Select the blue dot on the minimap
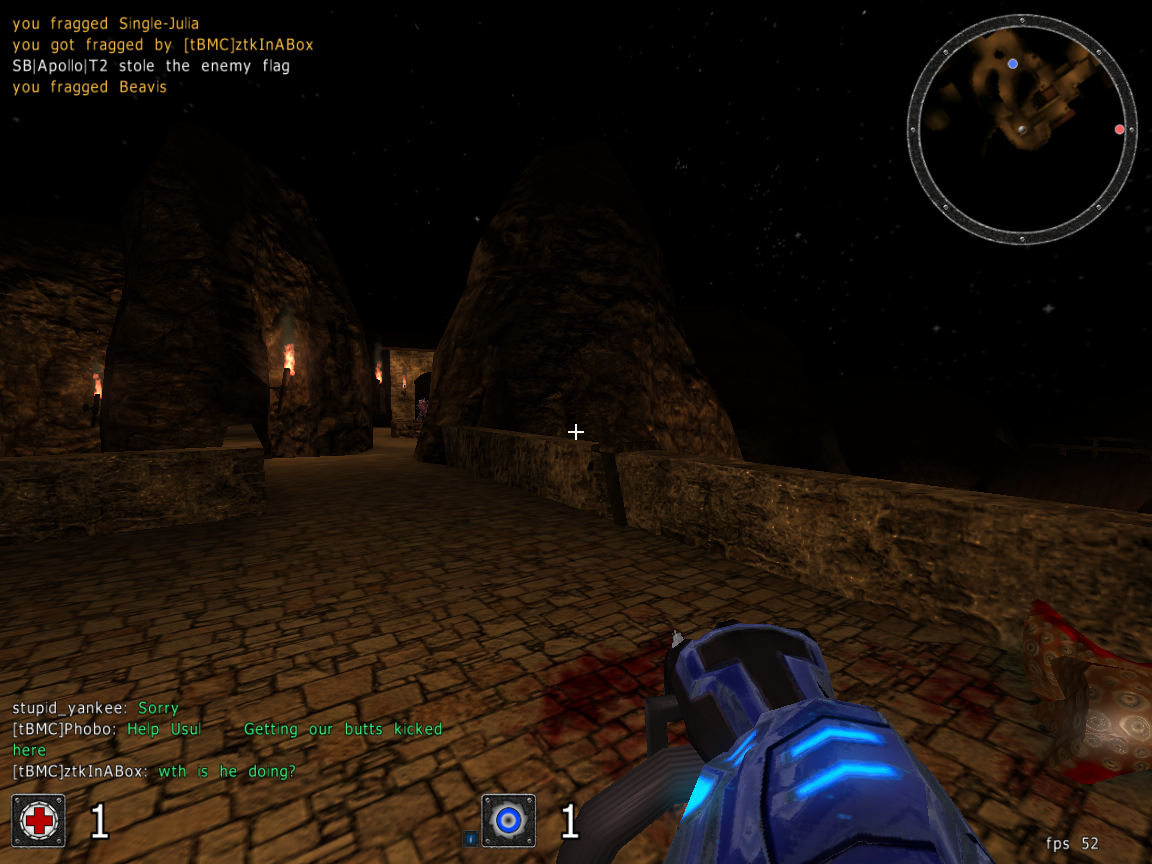 (x=1013, y=64)
